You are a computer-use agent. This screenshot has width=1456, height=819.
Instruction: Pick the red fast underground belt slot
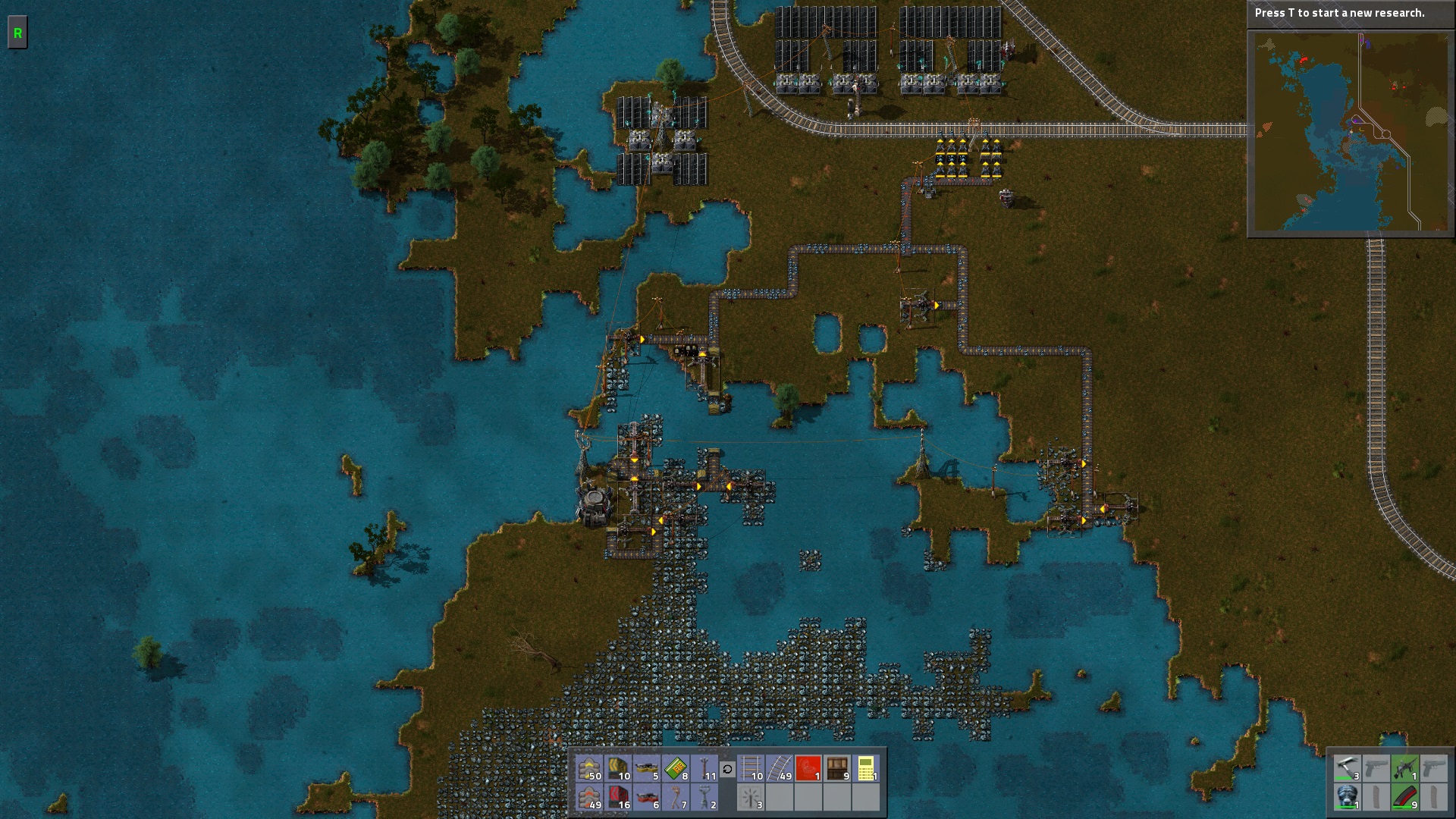(619, 798)
